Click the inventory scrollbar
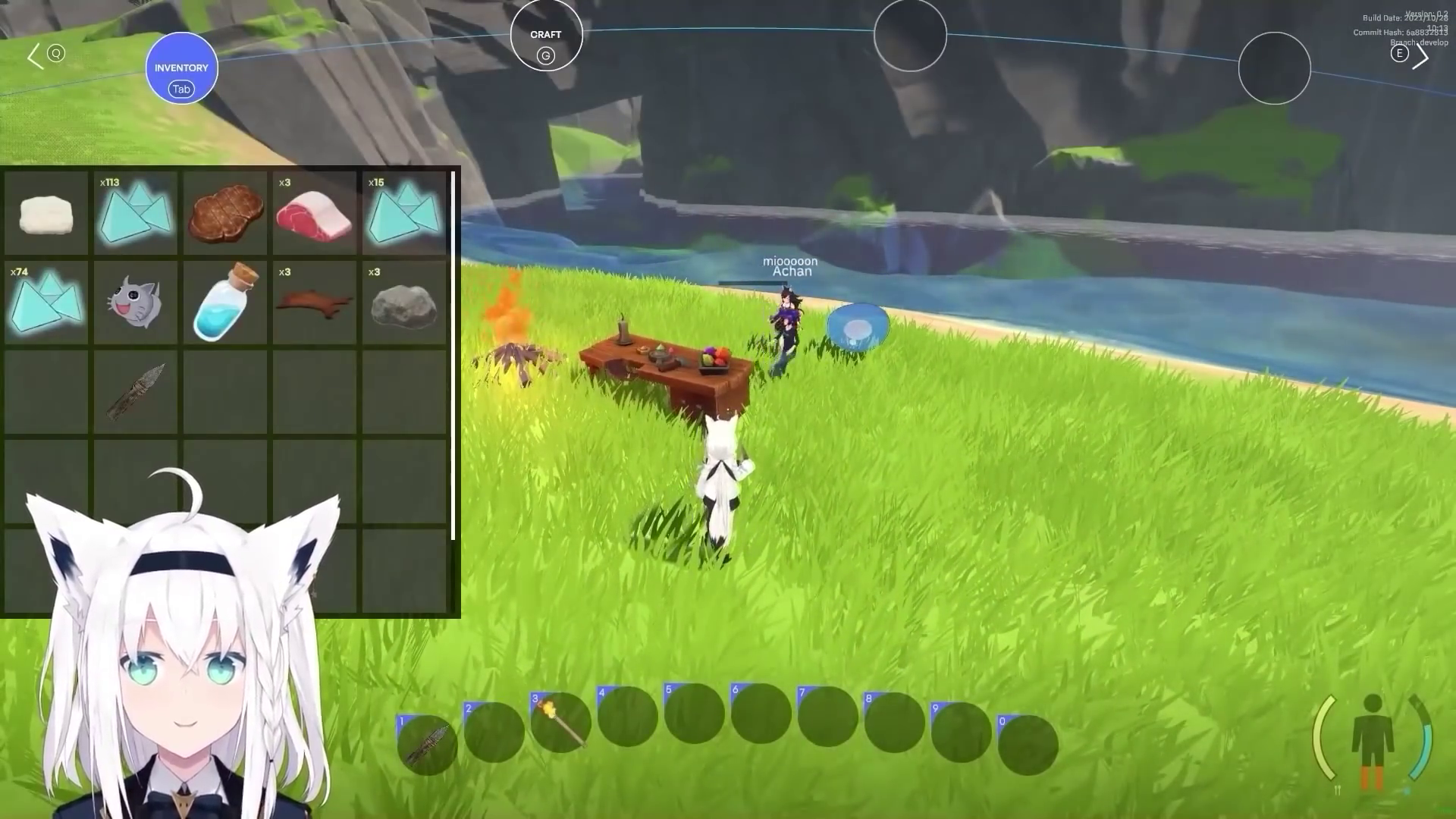The width and height of the screenshot is (1456, 819). coord(453,356)
